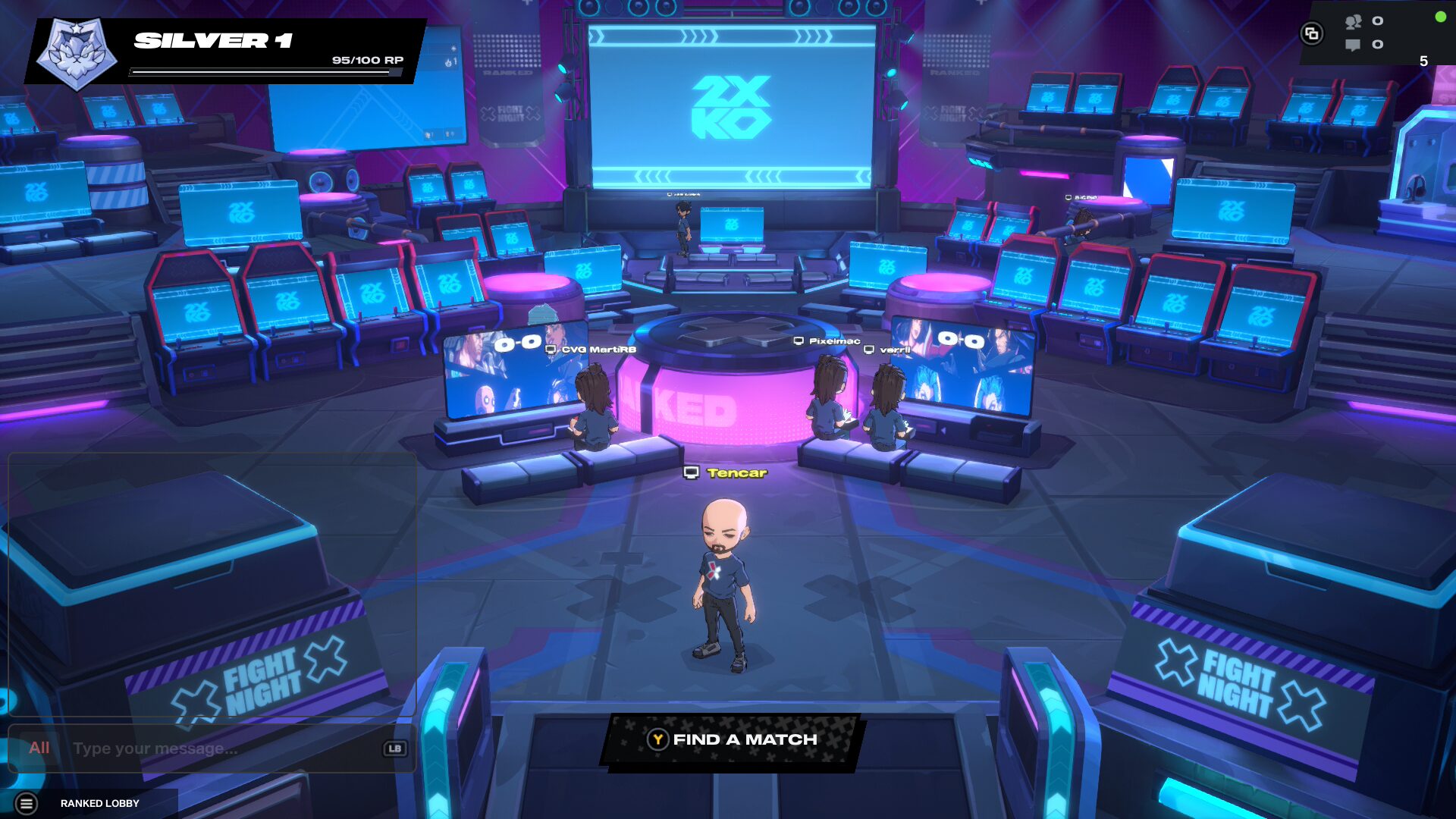The height and width of the screenshot is (819, 1456).
Task: Open the chat messages speech bubble icon
Action: (1353, 45)
